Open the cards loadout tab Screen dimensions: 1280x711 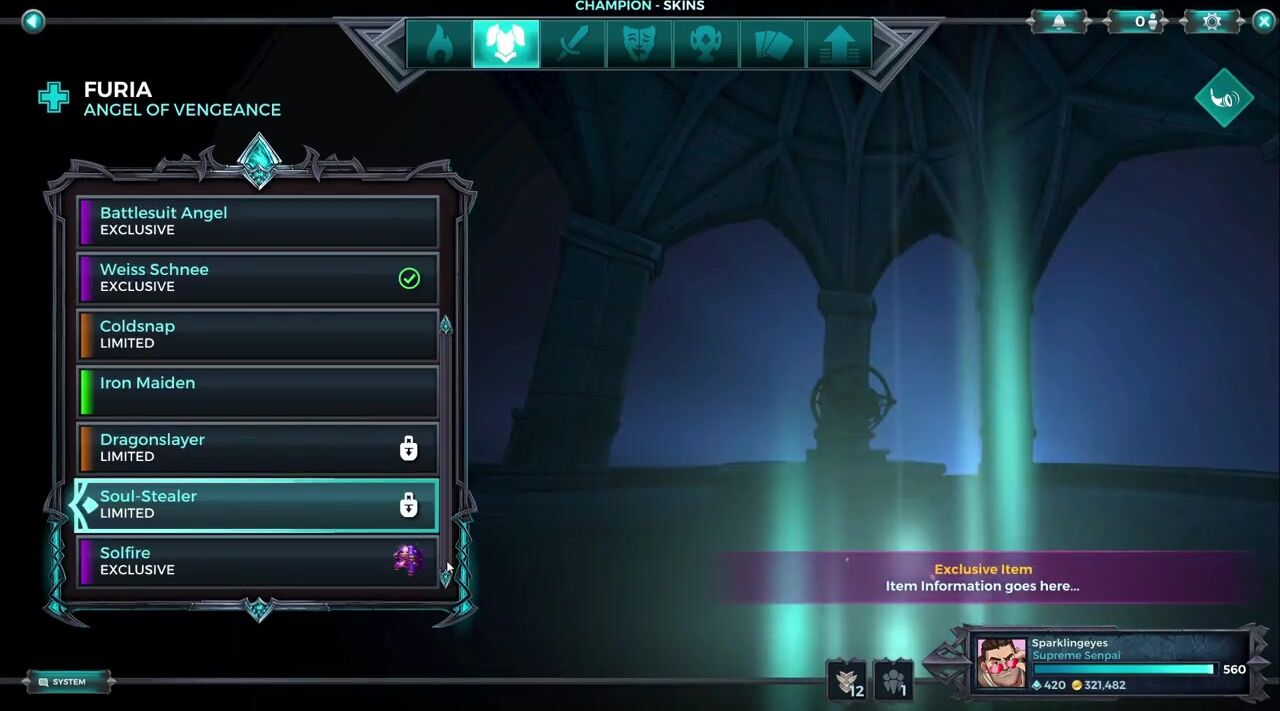click(772, 44)
